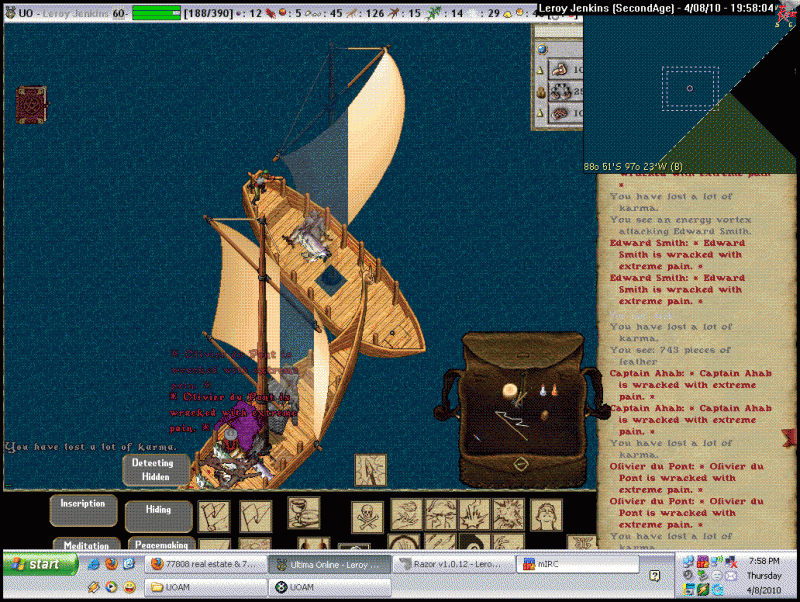
Task: Activate the Peacemaking skill button
Action: (x=160, y=545)
